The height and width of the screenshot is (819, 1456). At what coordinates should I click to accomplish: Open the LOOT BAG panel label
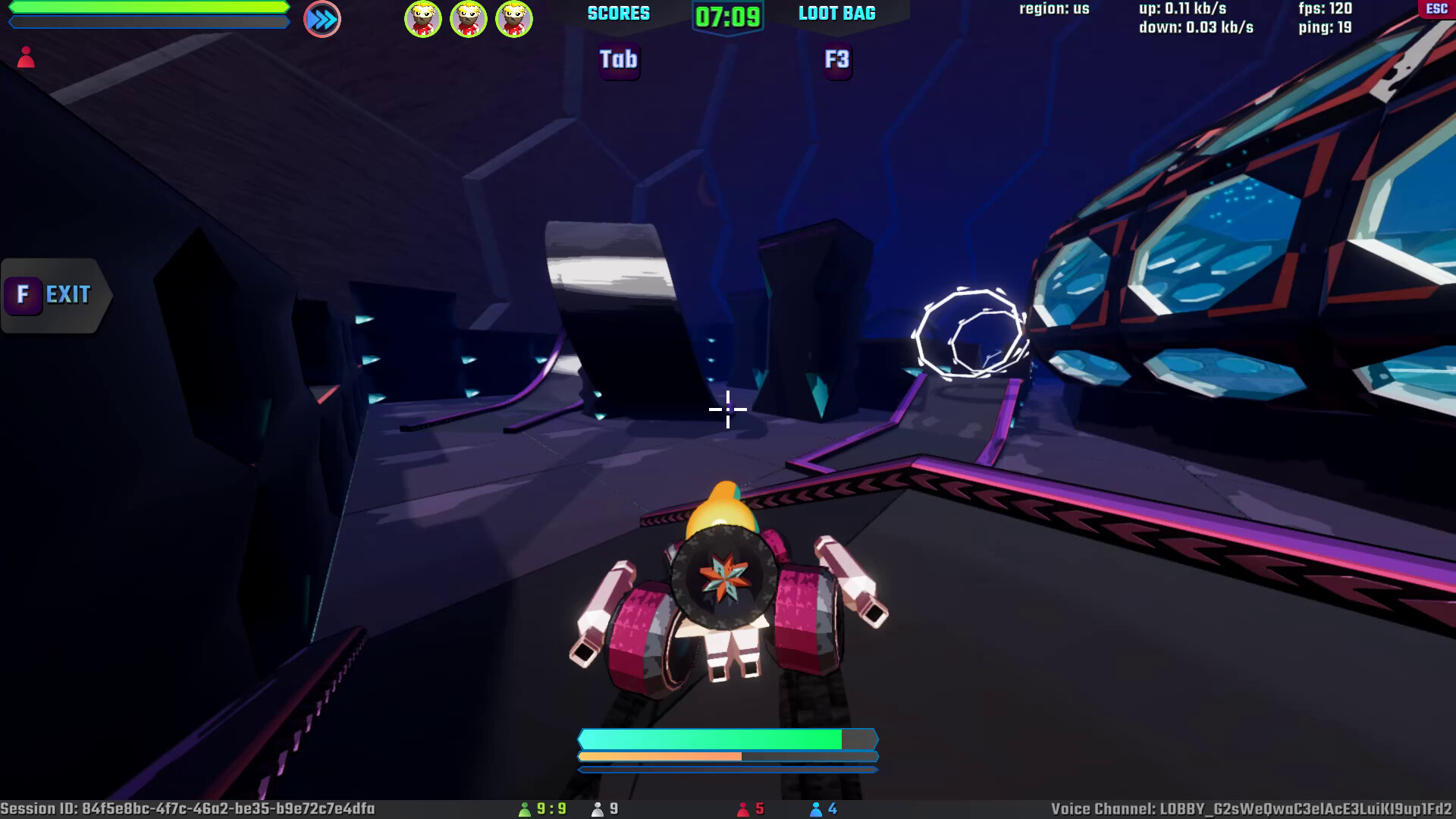click(x=836, y=12)
